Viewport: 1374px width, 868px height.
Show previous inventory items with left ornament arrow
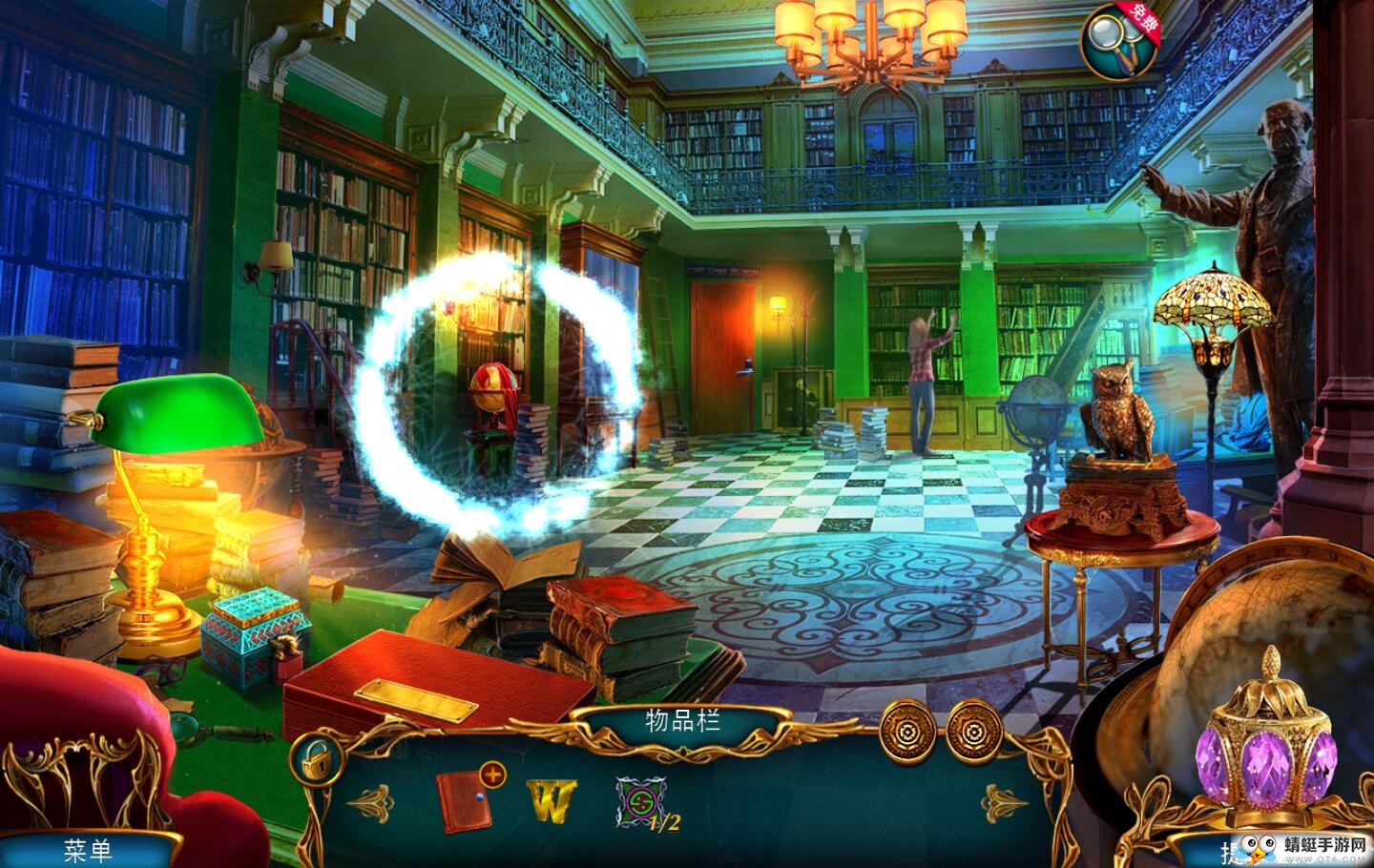(x=370, y=802)
